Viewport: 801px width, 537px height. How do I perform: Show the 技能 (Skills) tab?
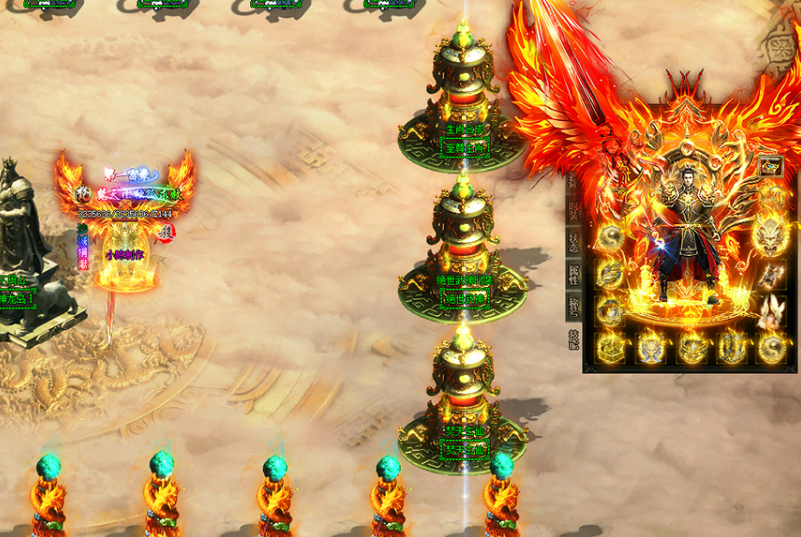(x=574, y=340)
